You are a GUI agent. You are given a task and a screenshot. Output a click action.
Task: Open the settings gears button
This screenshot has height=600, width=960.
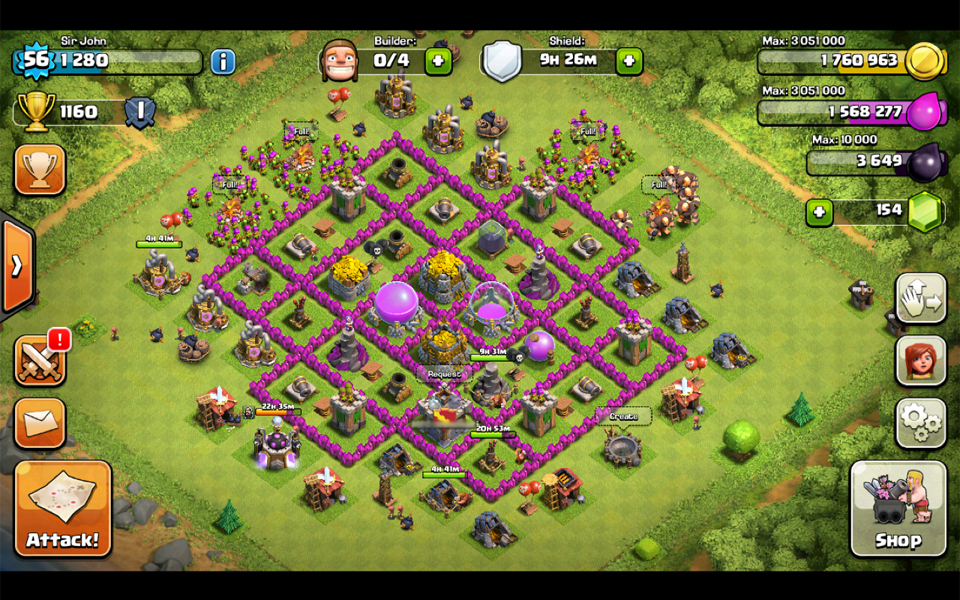point(920,422)
